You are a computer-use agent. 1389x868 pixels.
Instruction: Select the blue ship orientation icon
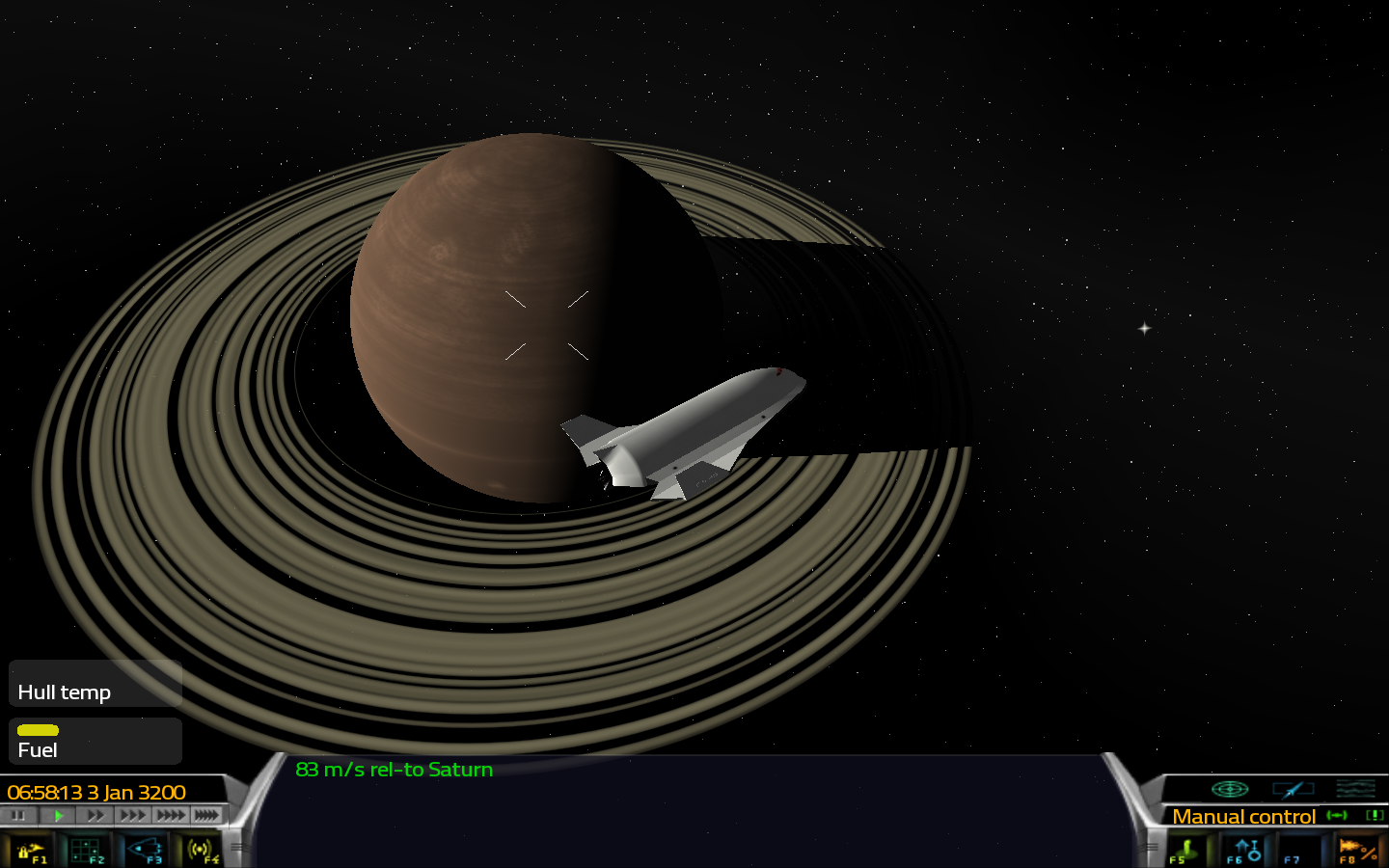(x=1294, y=790)
